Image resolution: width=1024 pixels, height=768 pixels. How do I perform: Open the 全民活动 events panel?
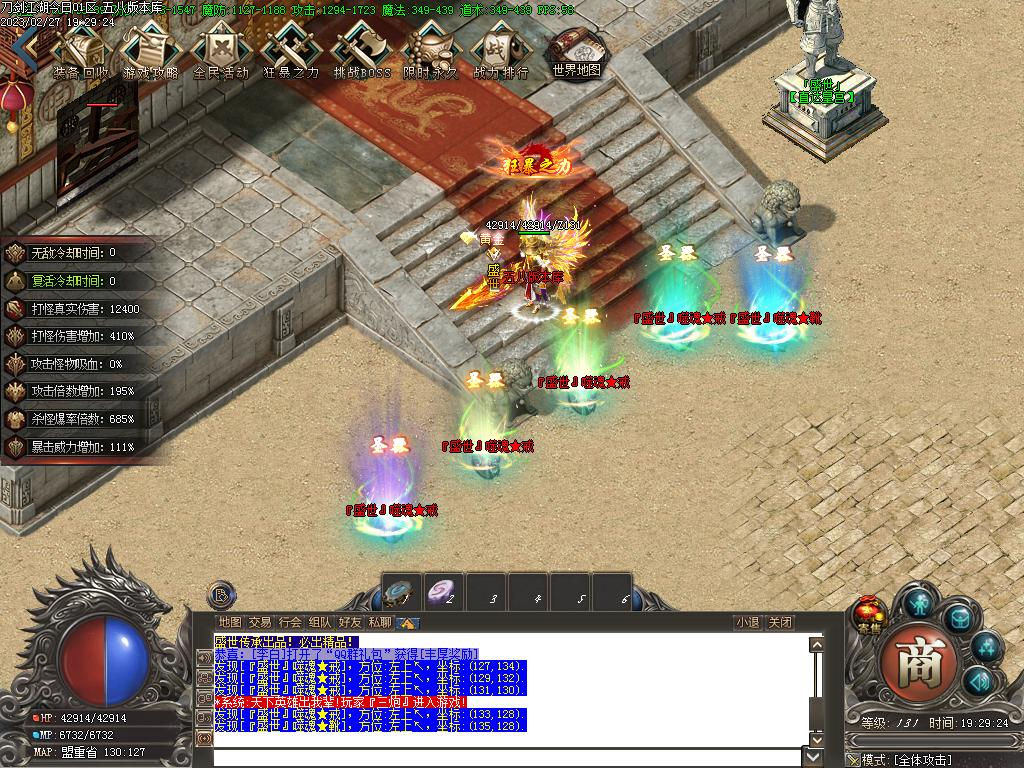(x=221, y=48)
